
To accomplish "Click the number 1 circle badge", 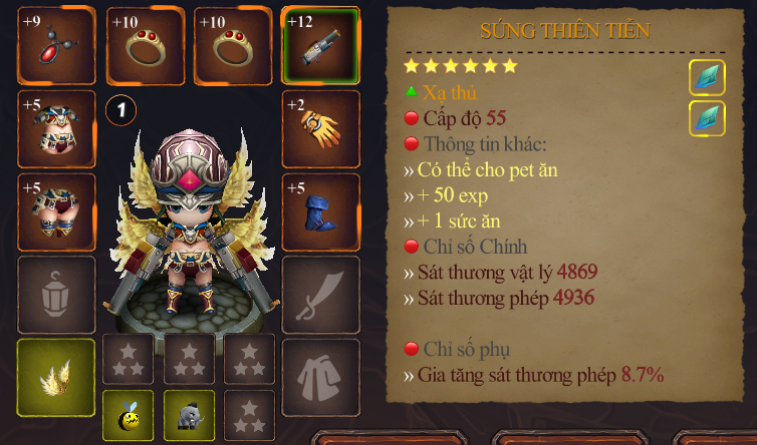I will coord(121,109).
